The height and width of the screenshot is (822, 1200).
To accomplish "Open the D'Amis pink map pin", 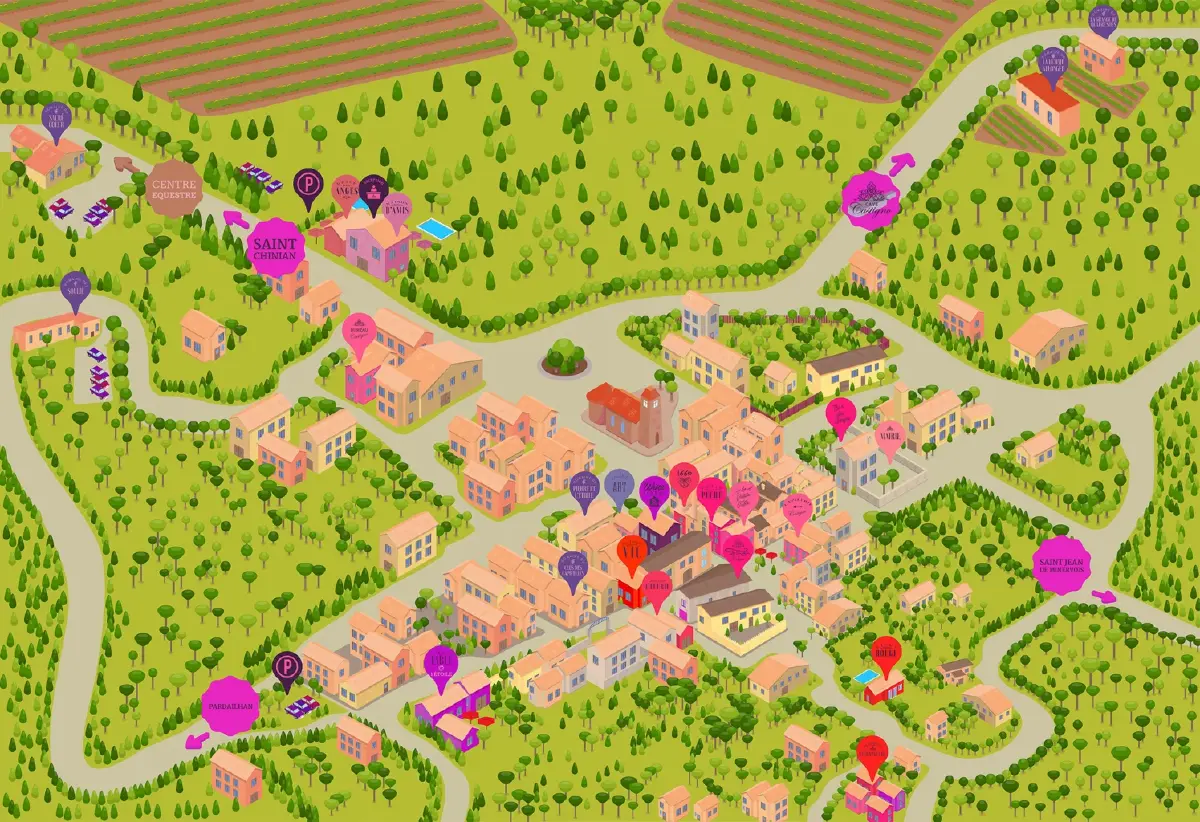I will point(397,210).
